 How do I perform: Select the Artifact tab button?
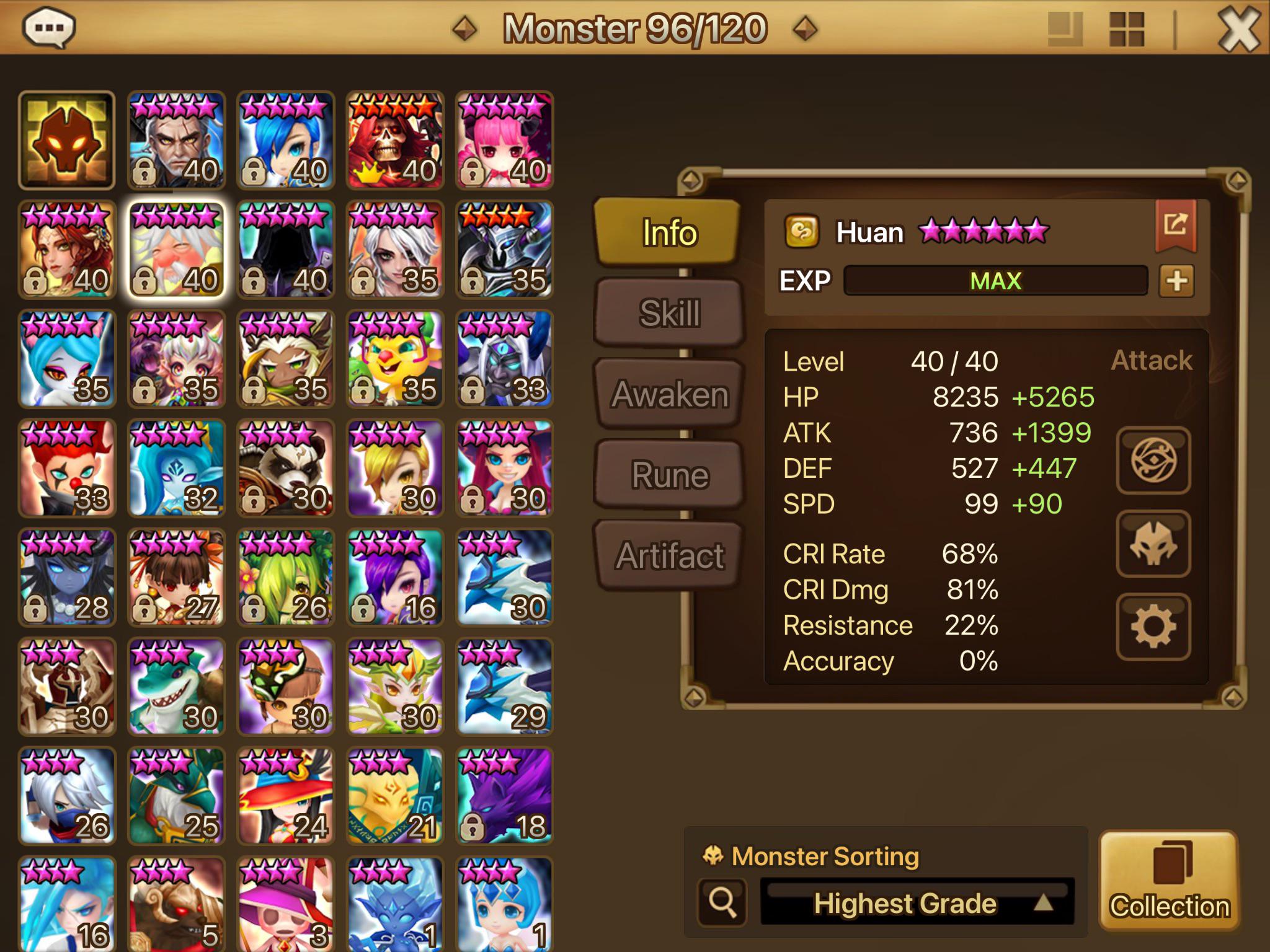click(x=668, y=555)
